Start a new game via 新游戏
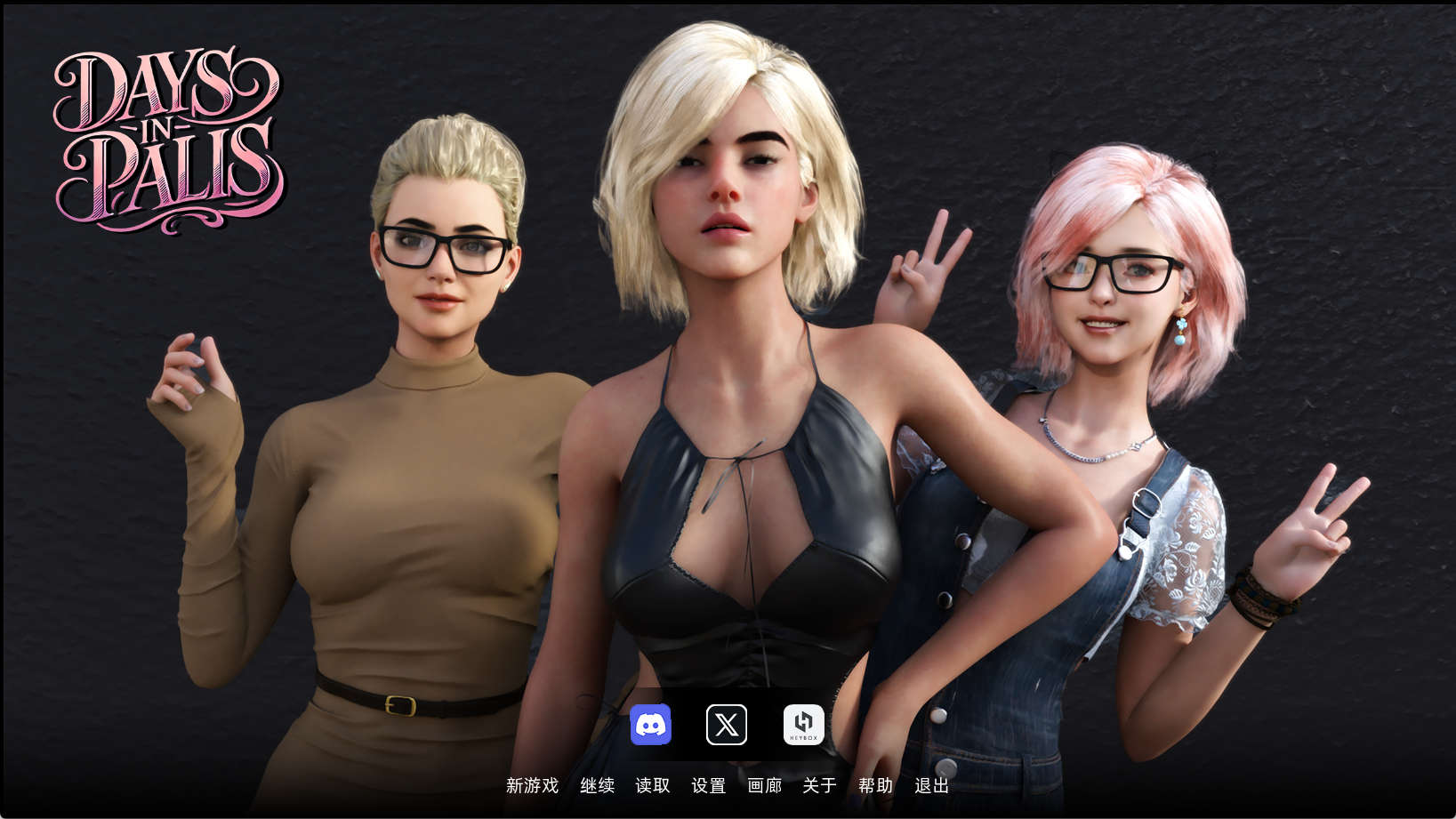This screenshot has width=1456, height=819. coord(531,786)
